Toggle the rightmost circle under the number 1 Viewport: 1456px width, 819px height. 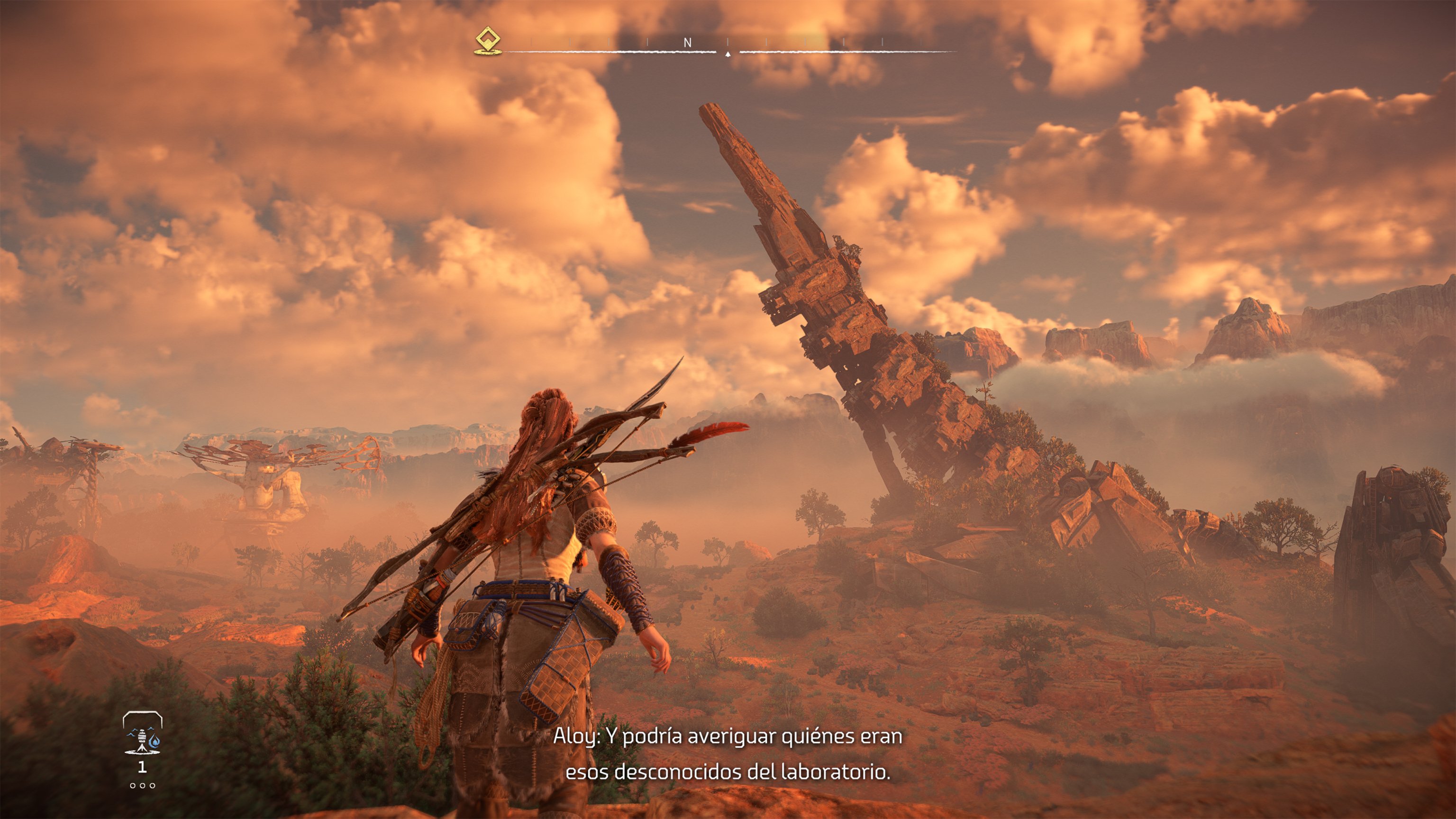click(153, 786)
